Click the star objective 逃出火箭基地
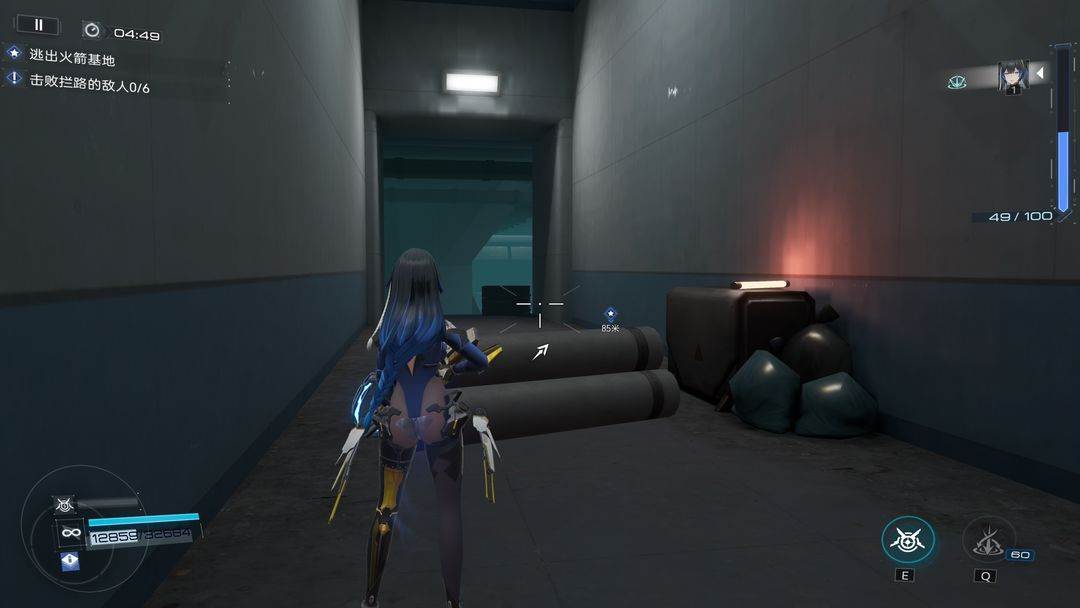1080x608 pixels. coord(72,58)
